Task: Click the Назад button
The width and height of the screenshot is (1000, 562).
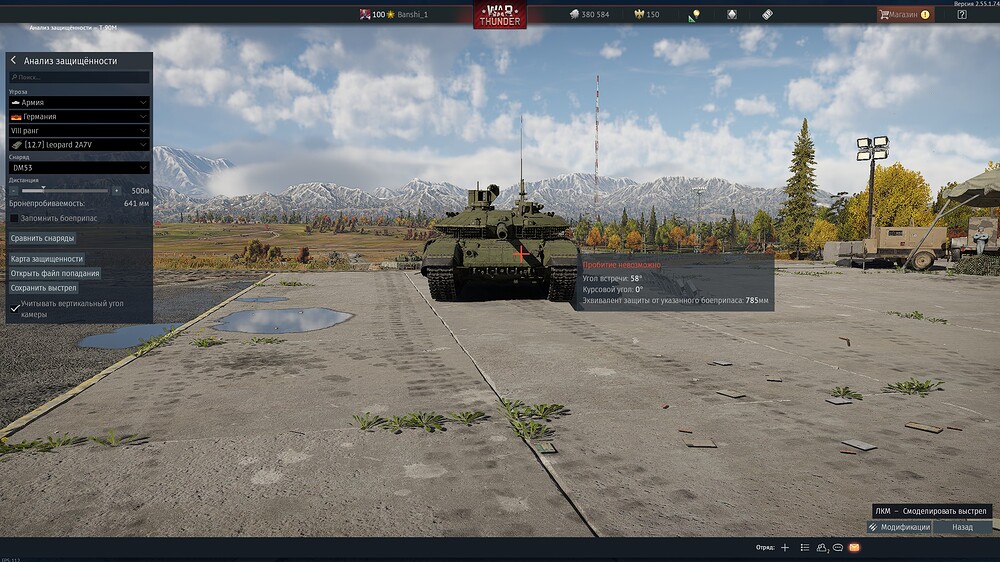Action: pos(962,527)
